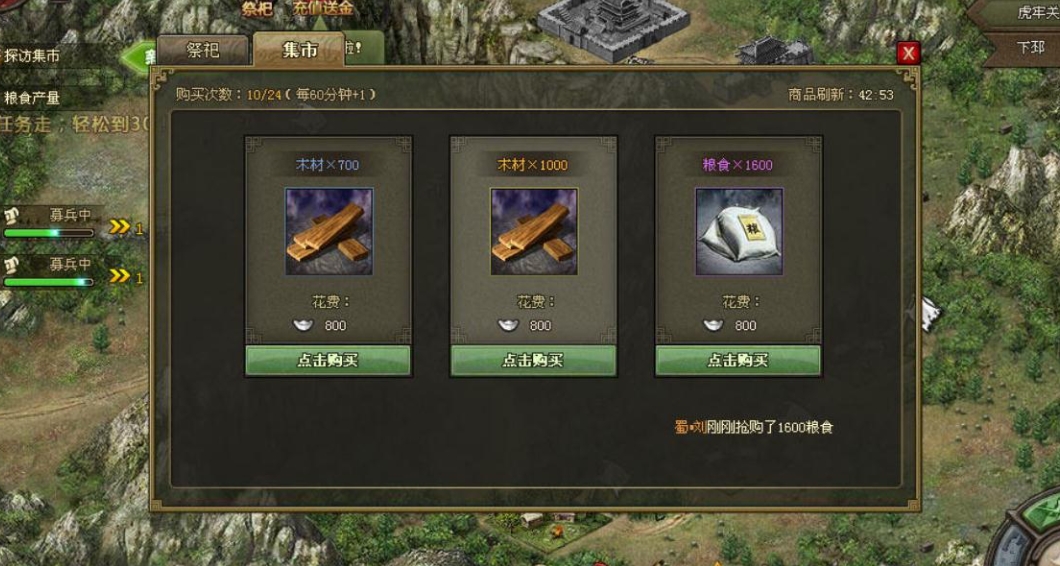Buy the 木材×700 offer with 点击购买
Image resolution: width=1060 pixels, height=566 pixels.
(328, 360)
